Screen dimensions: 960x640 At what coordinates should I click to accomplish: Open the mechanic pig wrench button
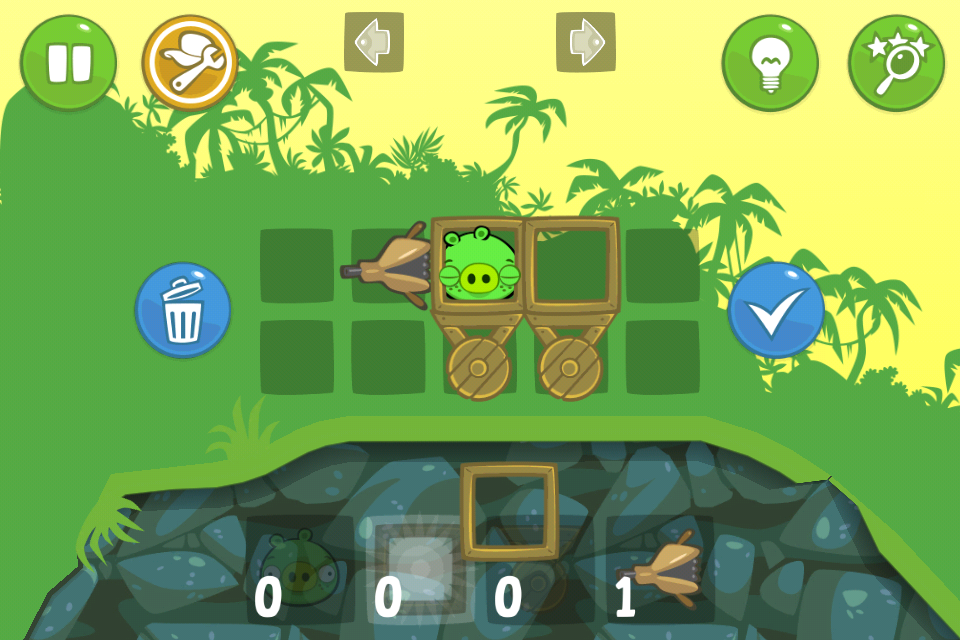coord(190,62)
